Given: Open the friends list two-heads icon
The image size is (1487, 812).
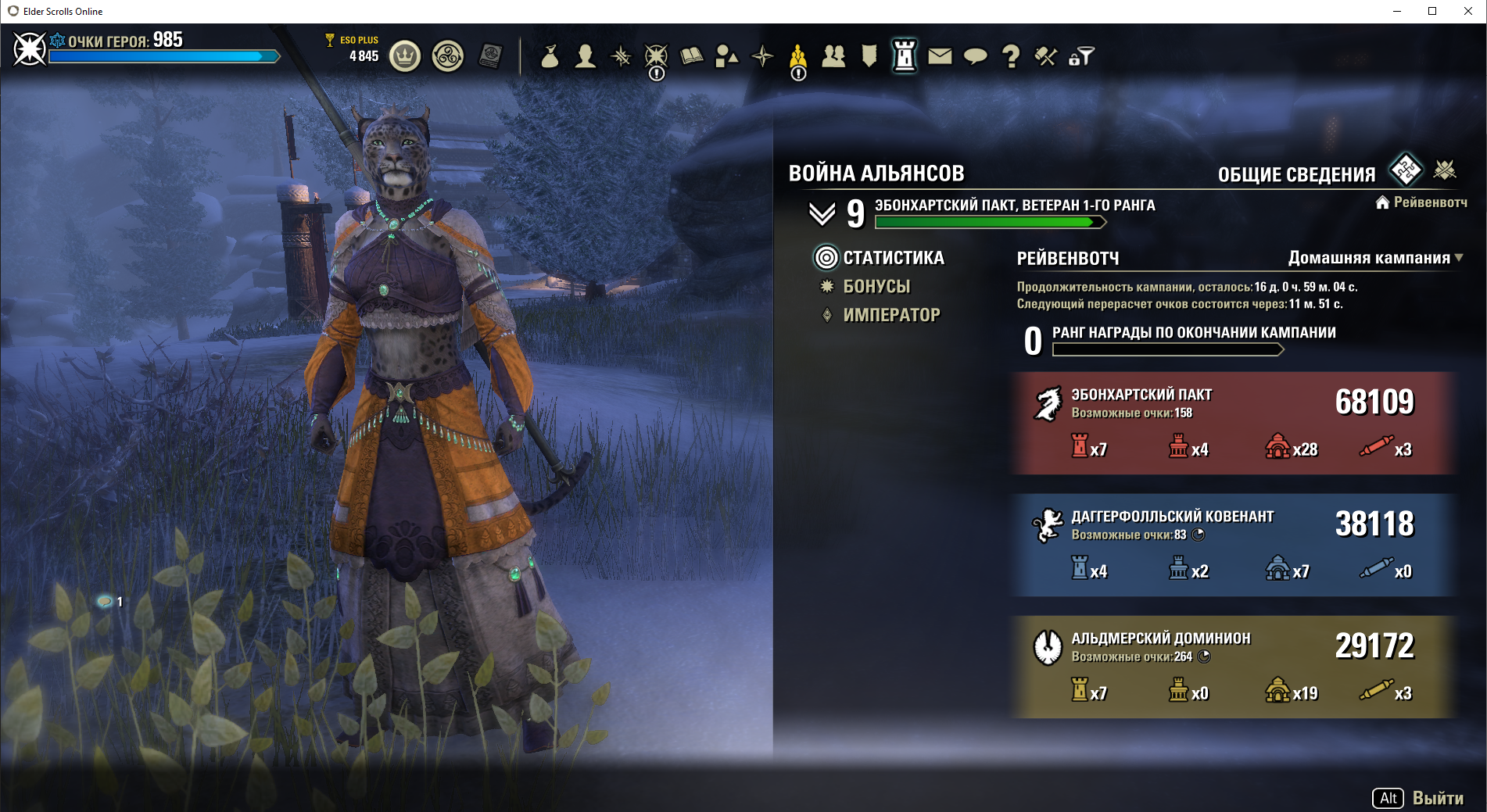Looking at the screenshot, I should tap(833, 56).
